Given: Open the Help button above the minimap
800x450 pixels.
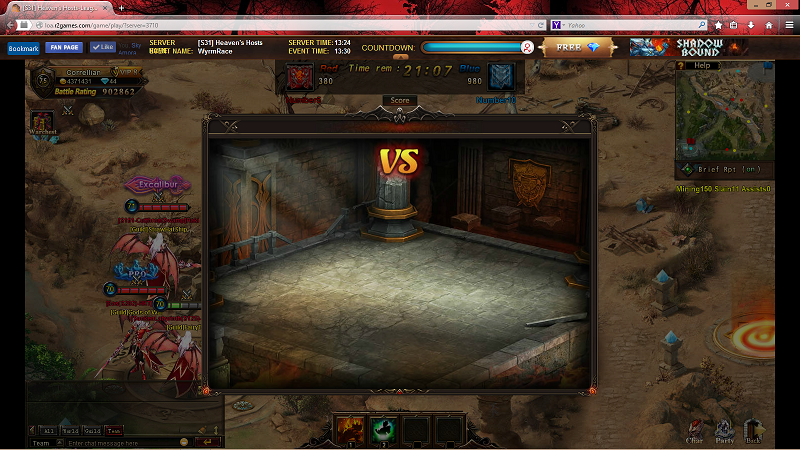Looking at the screenshot, I should [702, 66].
